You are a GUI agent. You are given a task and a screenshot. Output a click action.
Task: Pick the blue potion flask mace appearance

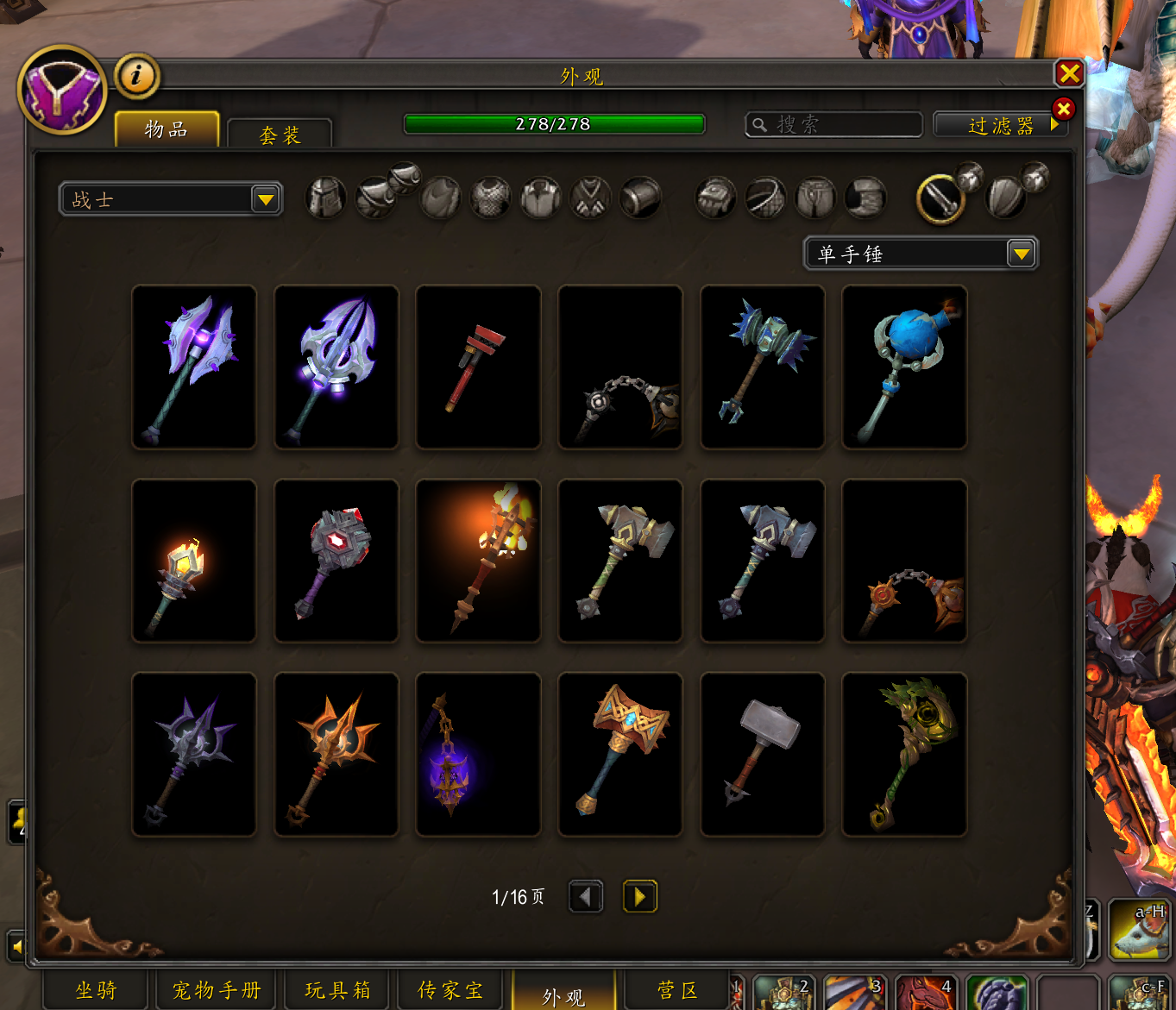904,367
